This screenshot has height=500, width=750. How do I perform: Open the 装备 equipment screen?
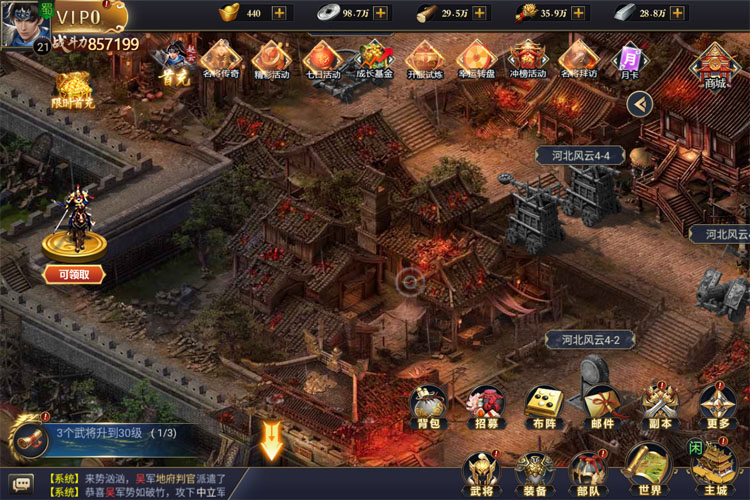pos(534,470)
